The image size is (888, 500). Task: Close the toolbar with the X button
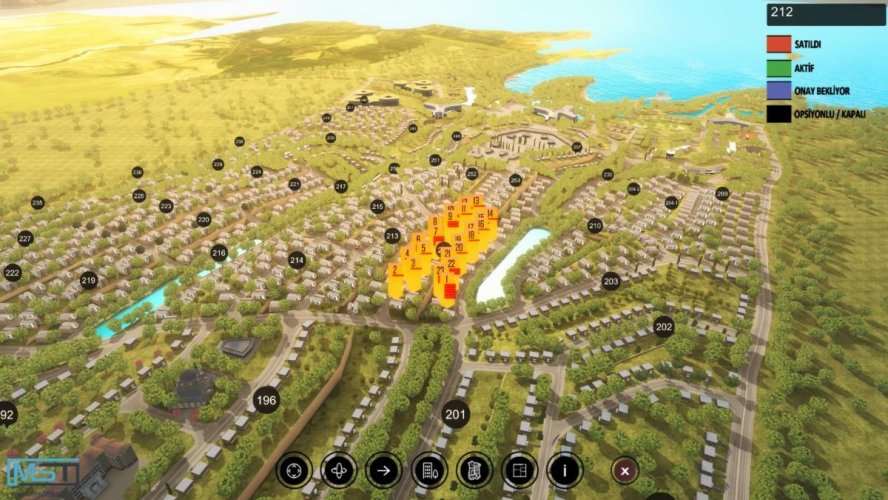pos(625,469)
